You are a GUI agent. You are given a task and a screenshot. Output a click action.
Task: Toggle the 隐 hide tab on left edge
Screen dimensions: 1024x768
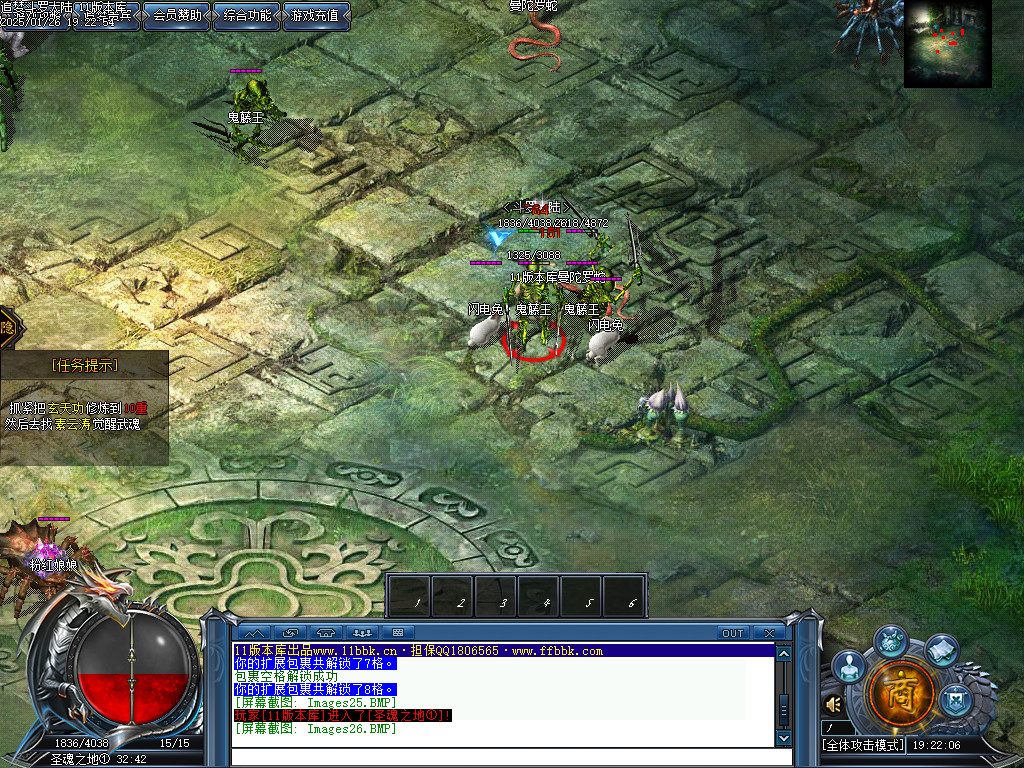pyautogui.click(x=9, y=327)
